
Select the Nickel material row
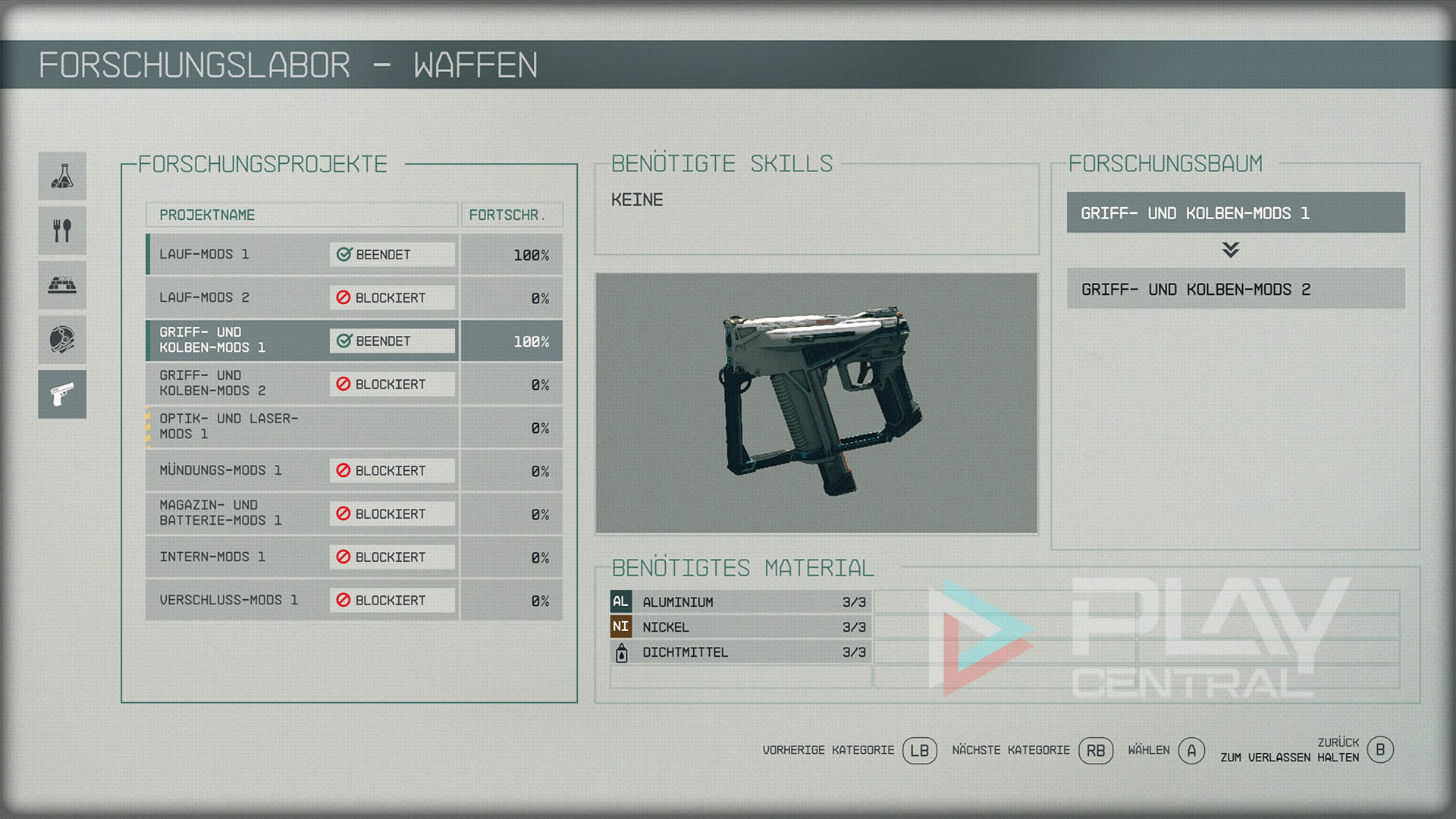point(740,627)
